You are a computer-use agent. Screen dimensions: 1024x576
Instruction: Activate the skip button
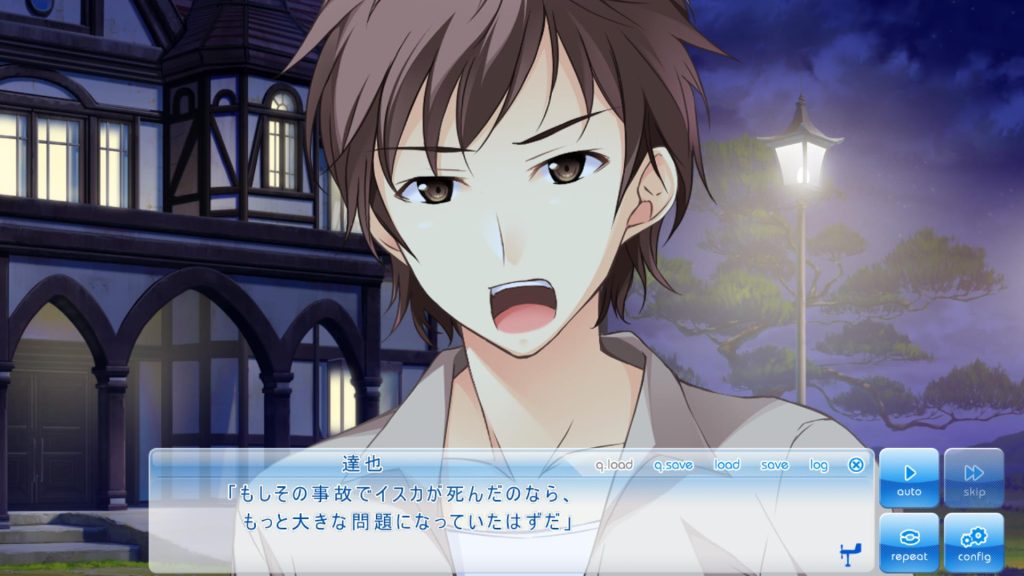973,477
